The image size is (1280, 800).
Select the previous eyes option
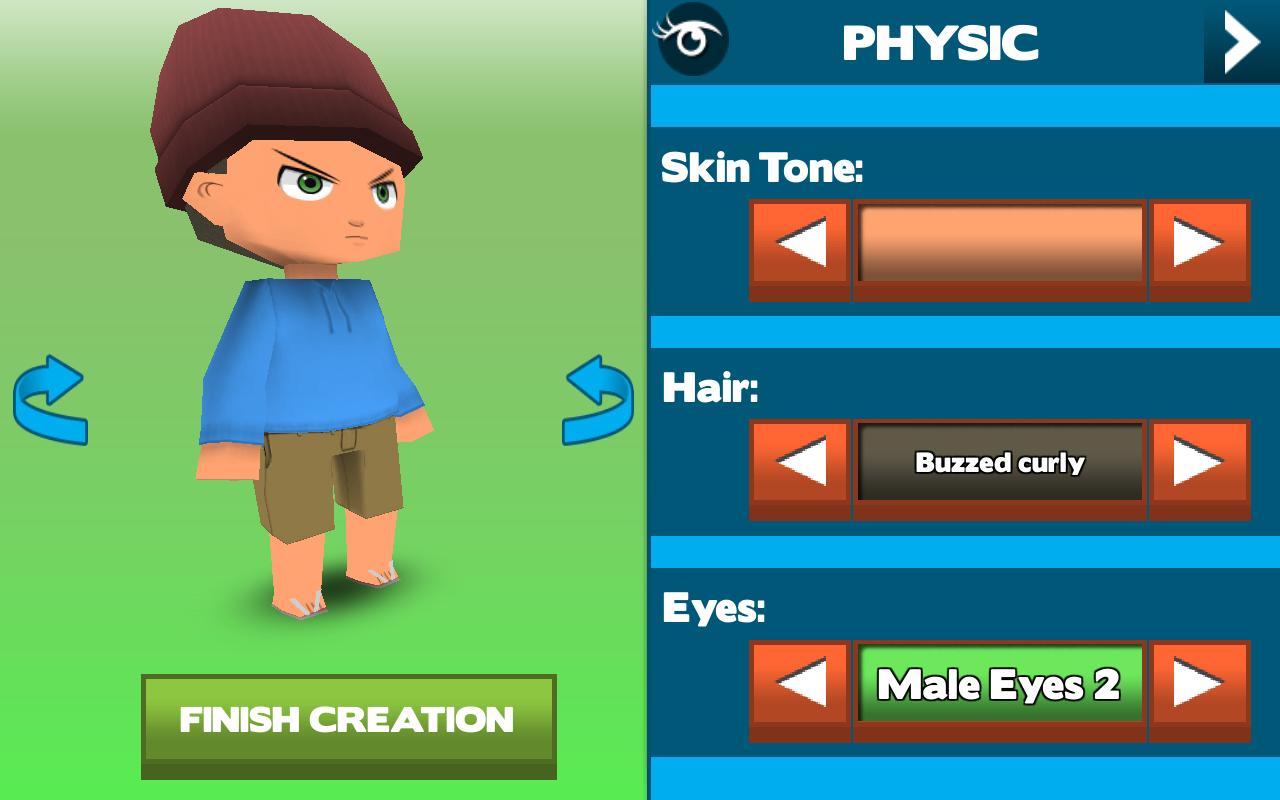tap(800, 685)
